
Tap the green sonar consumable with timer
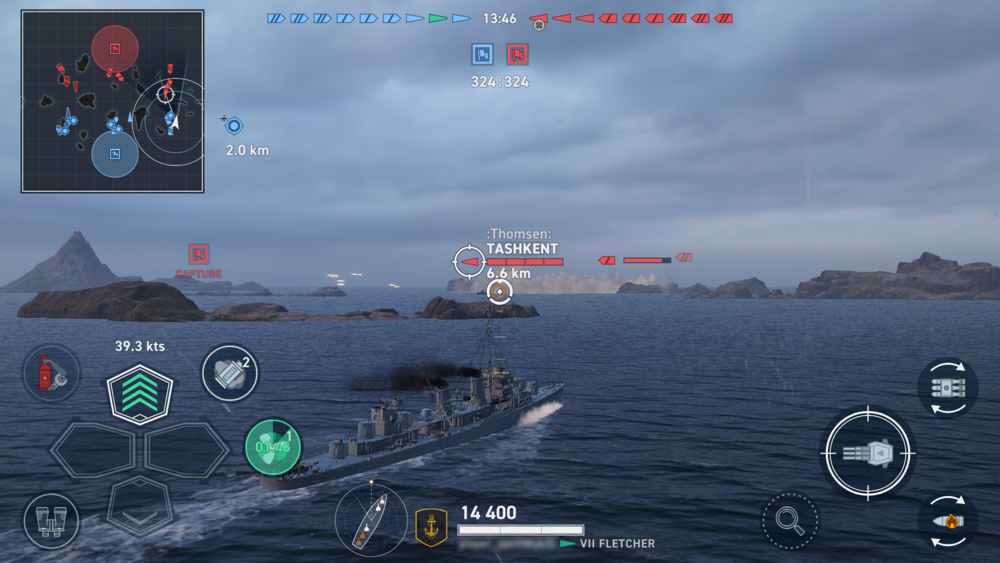coord(273,447)
